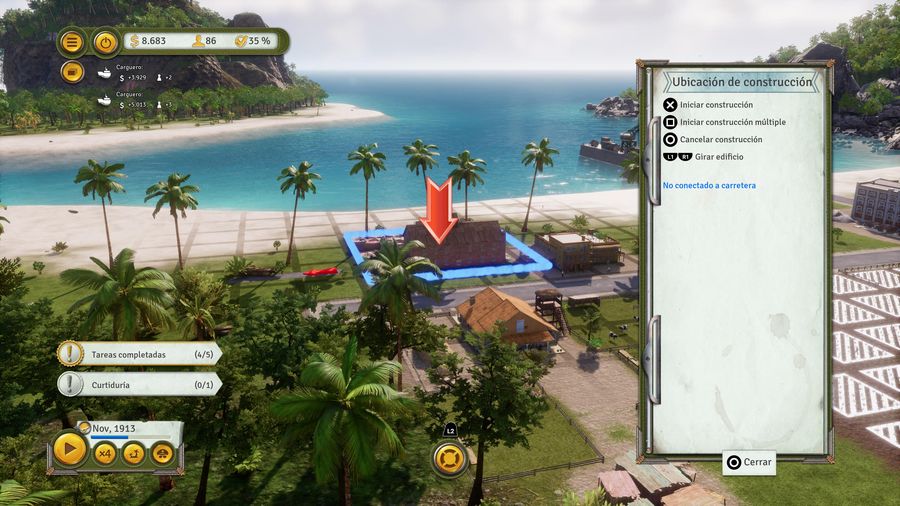This screenshot has width=900, height=506.
Task: Close the panel with Cerrar
Action: [750, 462]
